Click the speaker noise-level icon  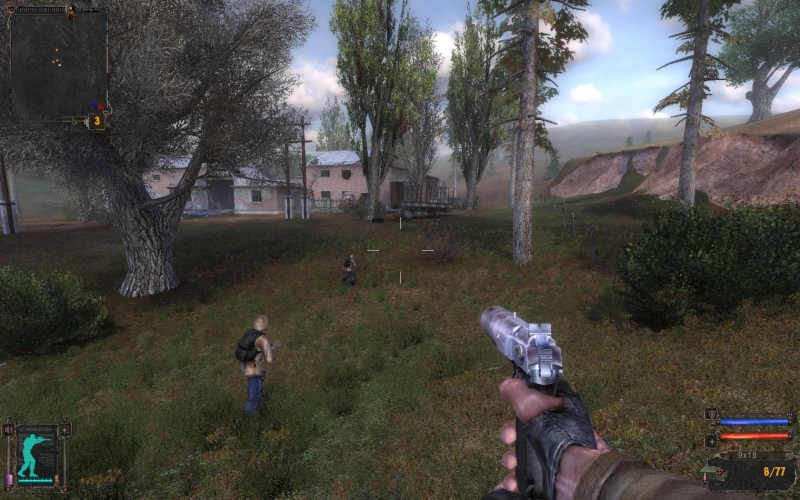tap(9, 430)
